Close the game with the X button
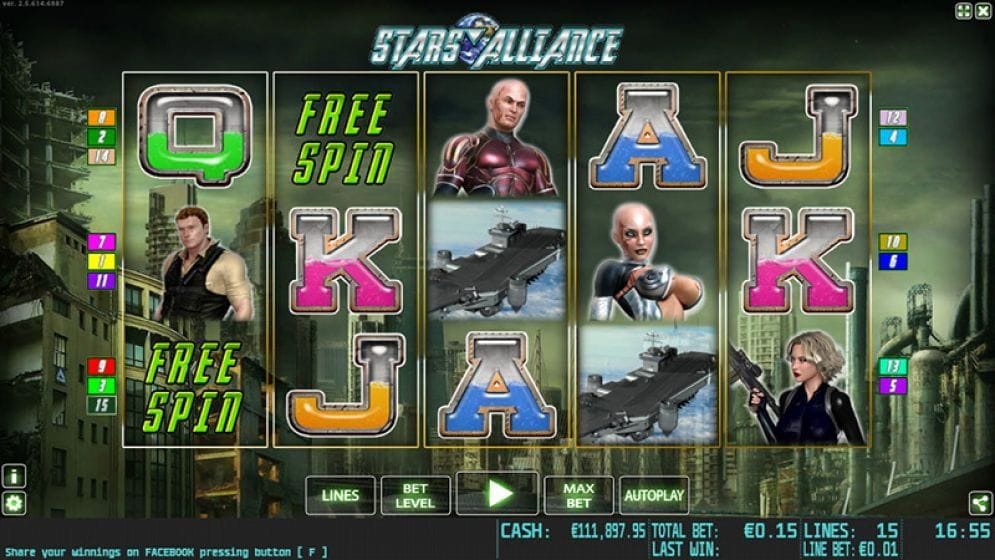Screen dimensions: 995x560 [x=982, y=11]
